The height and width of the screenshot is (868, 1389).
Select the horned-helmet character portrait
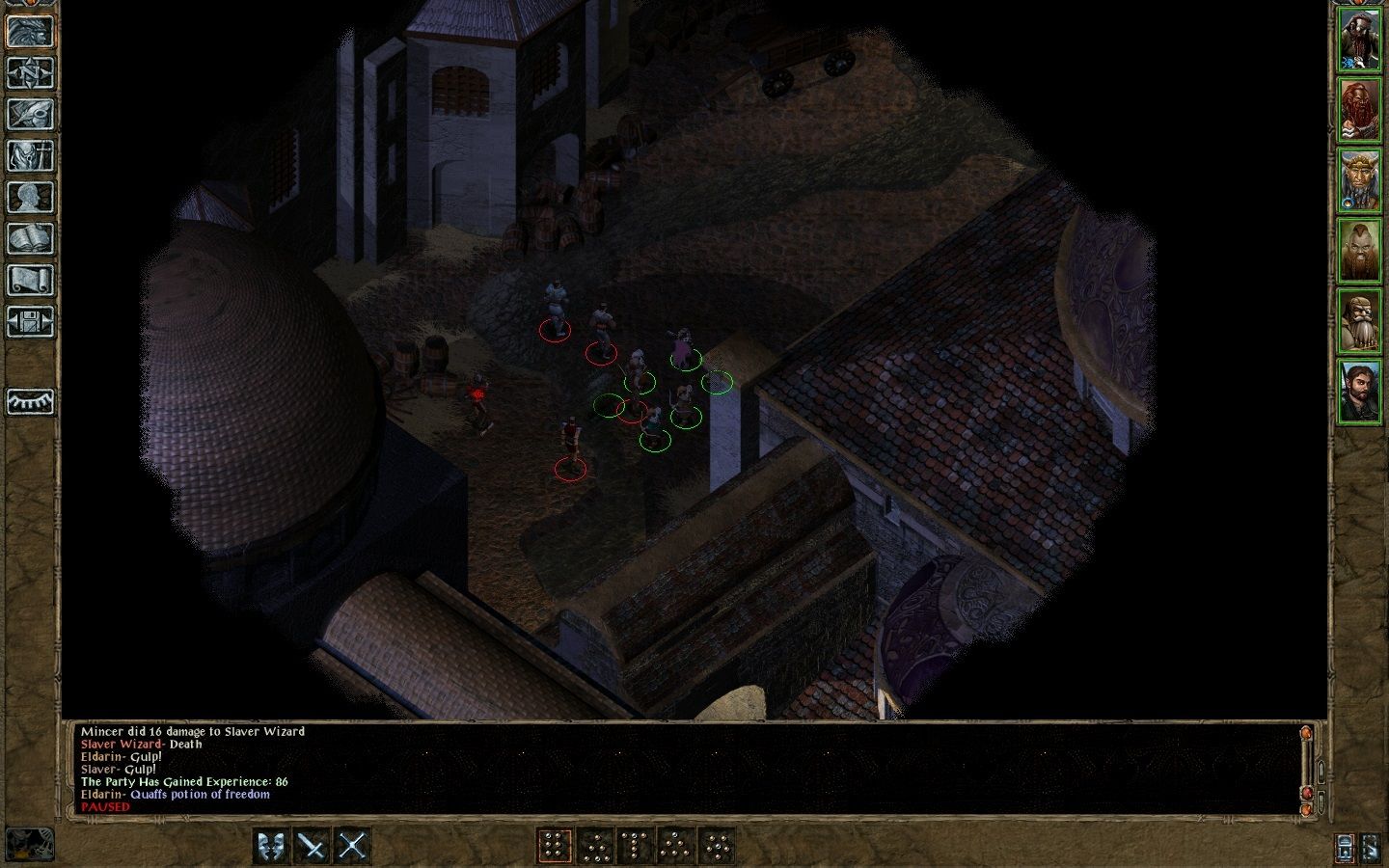[1359, 179]
